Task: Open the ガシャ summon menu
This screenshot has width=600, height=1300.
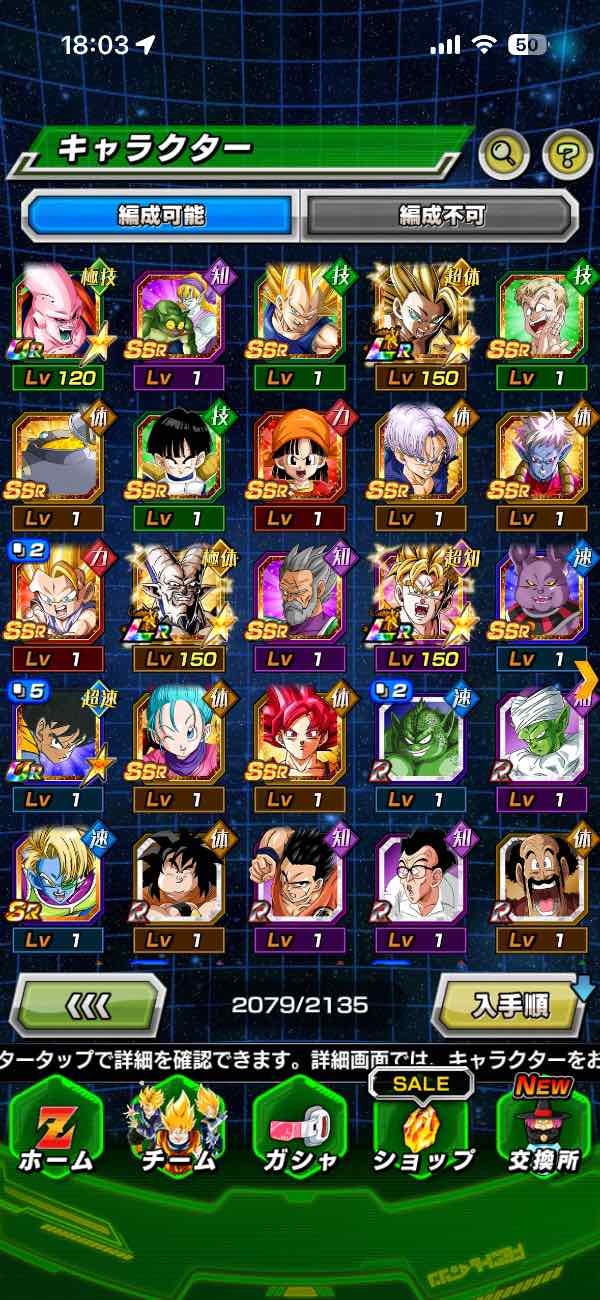Action: tap(300, 1130)
